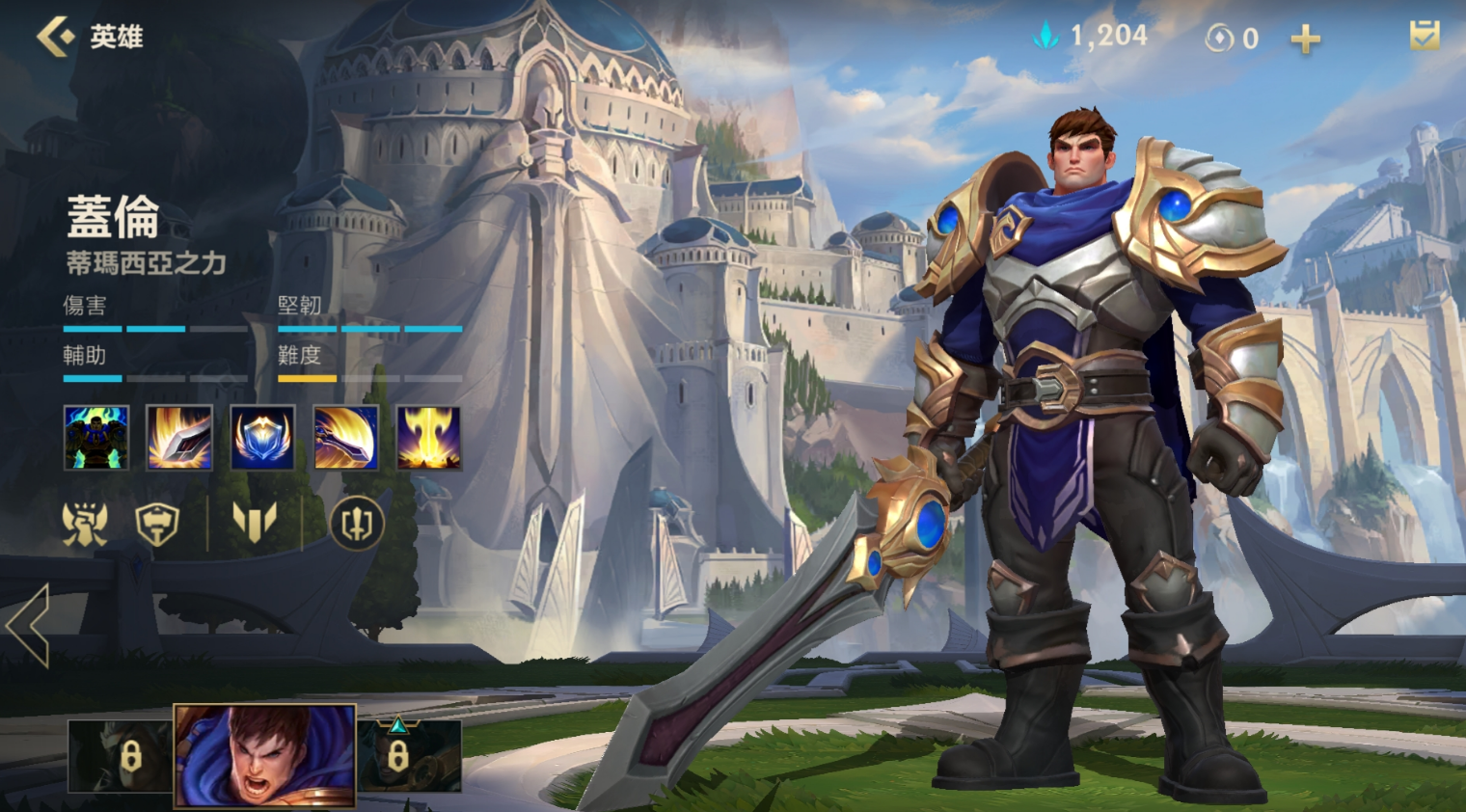Choose the locked skin thumbnail on the left
1466x812 pixels.
(120, 756)
